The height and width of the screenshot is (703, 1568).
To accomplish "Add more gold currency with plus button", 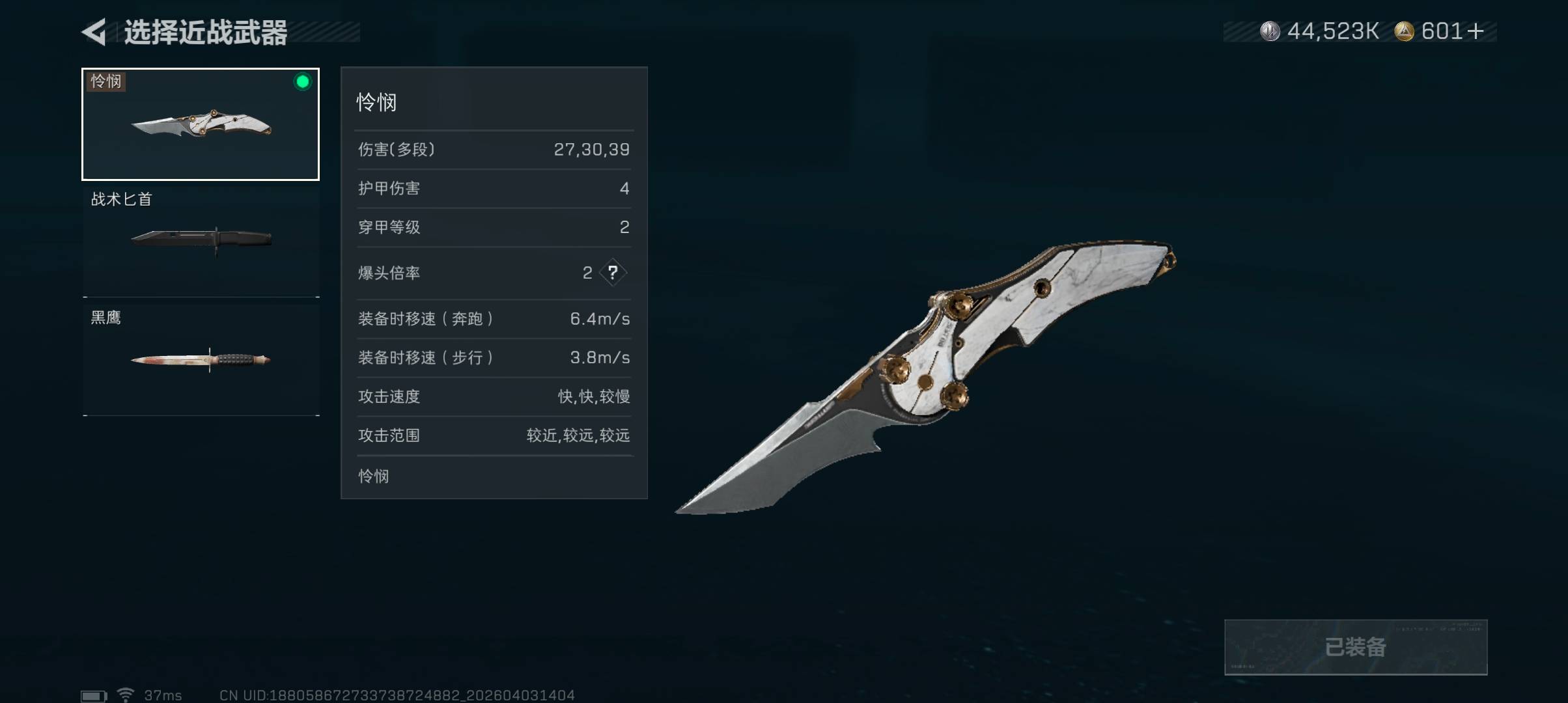I will [1476, 31].
